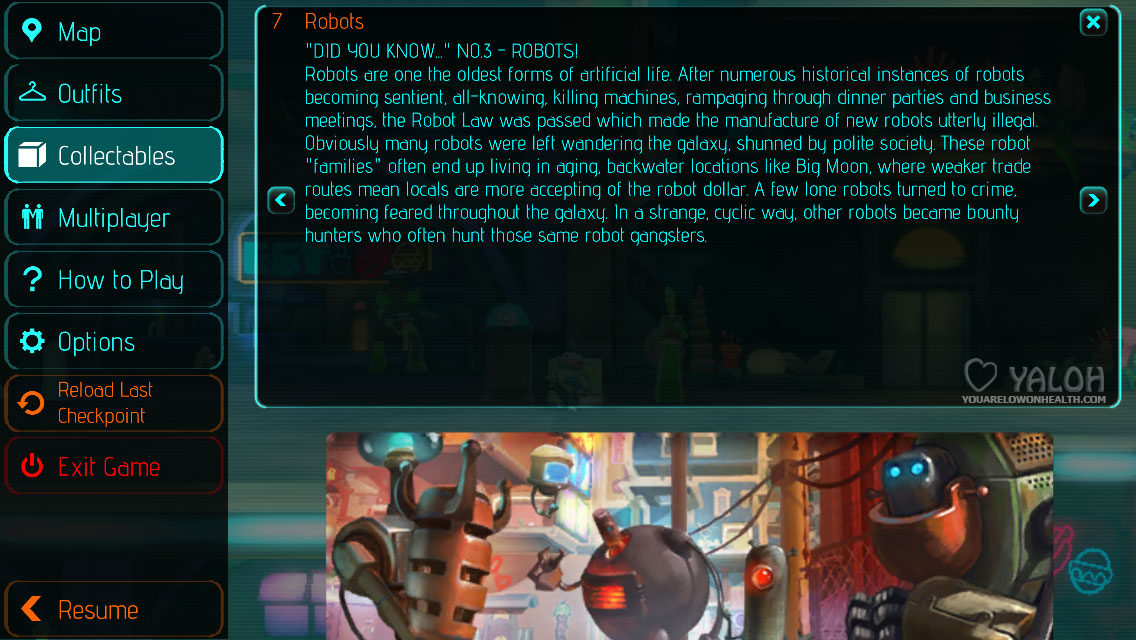
Task: Open the Options menu
Action: pyautogui.click(x=113, y=342)
